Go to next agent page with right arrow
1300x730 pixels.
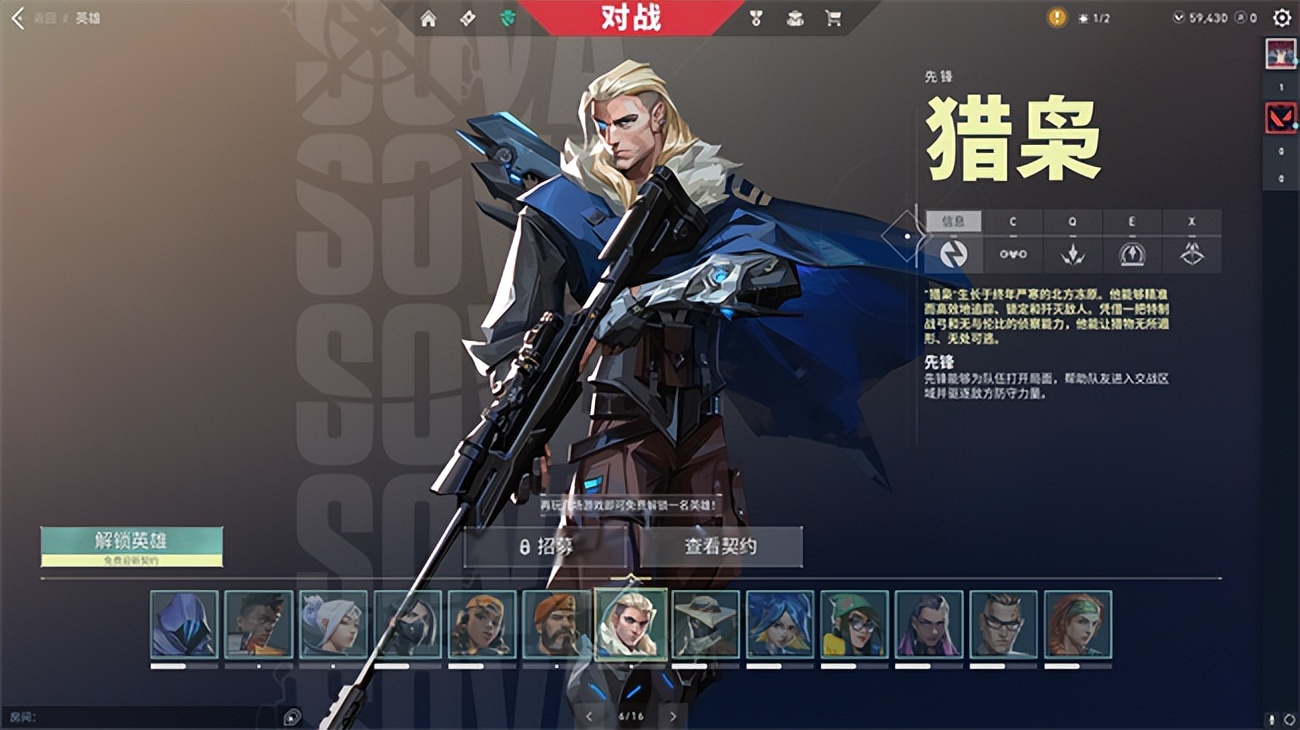tap(672, 716)
